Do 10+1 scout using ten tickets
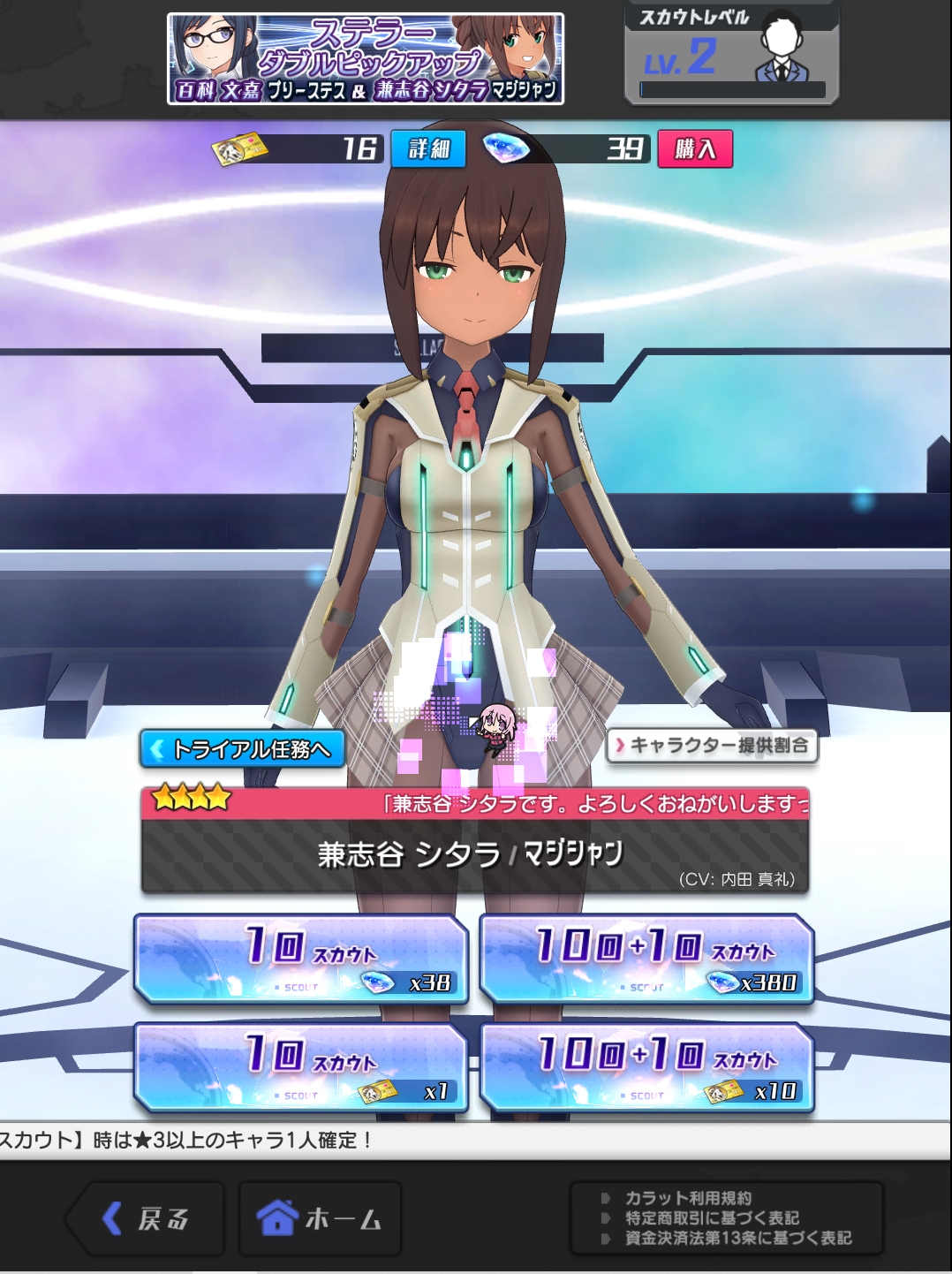This screenshot has width=952, height=1274. 646,1067
